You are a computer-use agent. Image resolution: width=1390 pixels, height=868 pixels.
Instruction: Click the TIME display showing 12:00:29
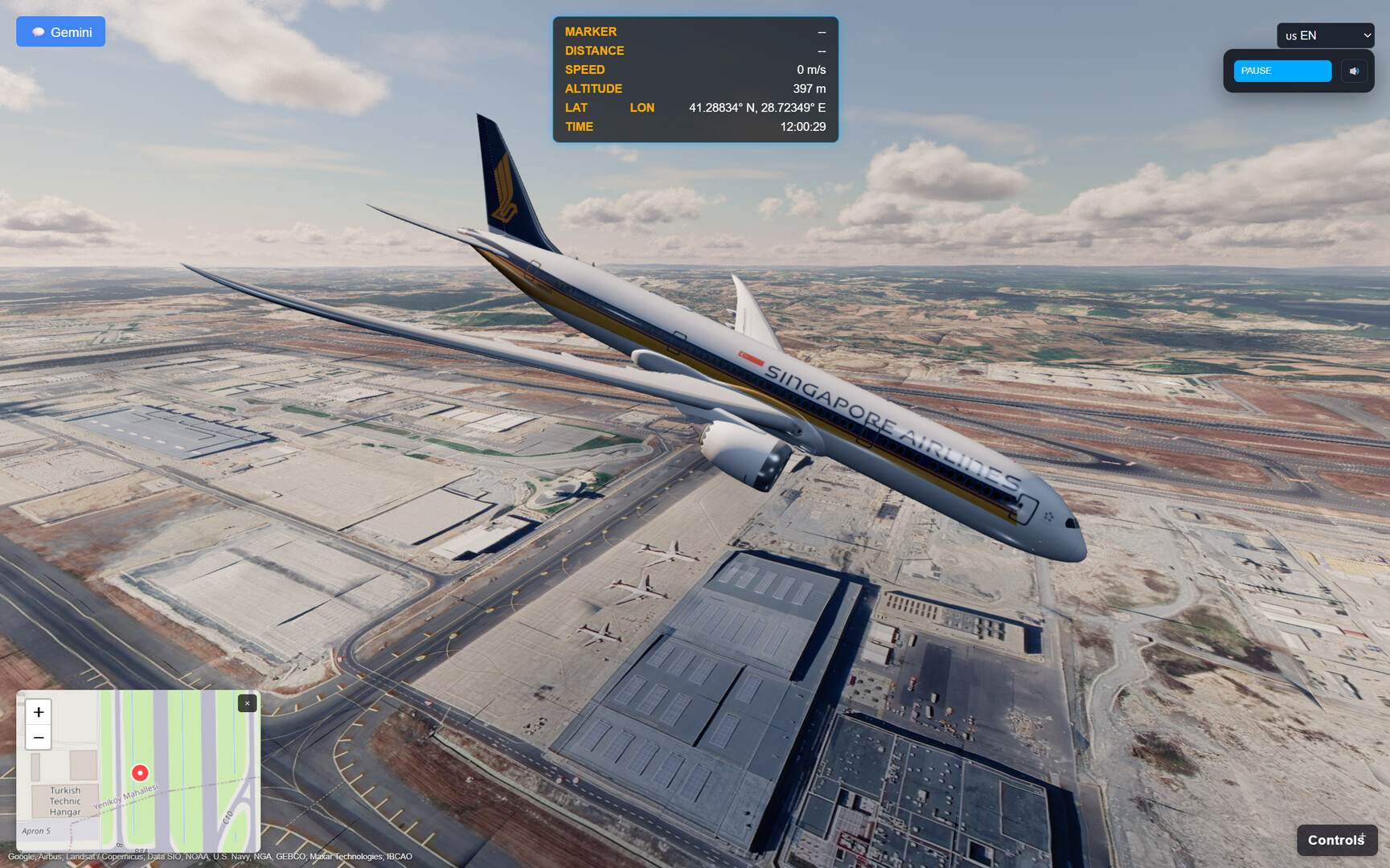coord(802,126)
